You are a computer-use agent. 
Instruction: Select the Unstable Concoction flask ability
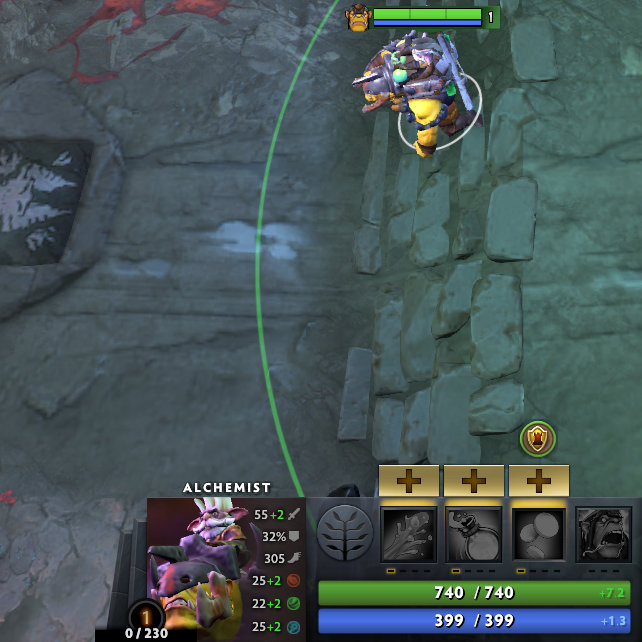click(x=473, y=534)
